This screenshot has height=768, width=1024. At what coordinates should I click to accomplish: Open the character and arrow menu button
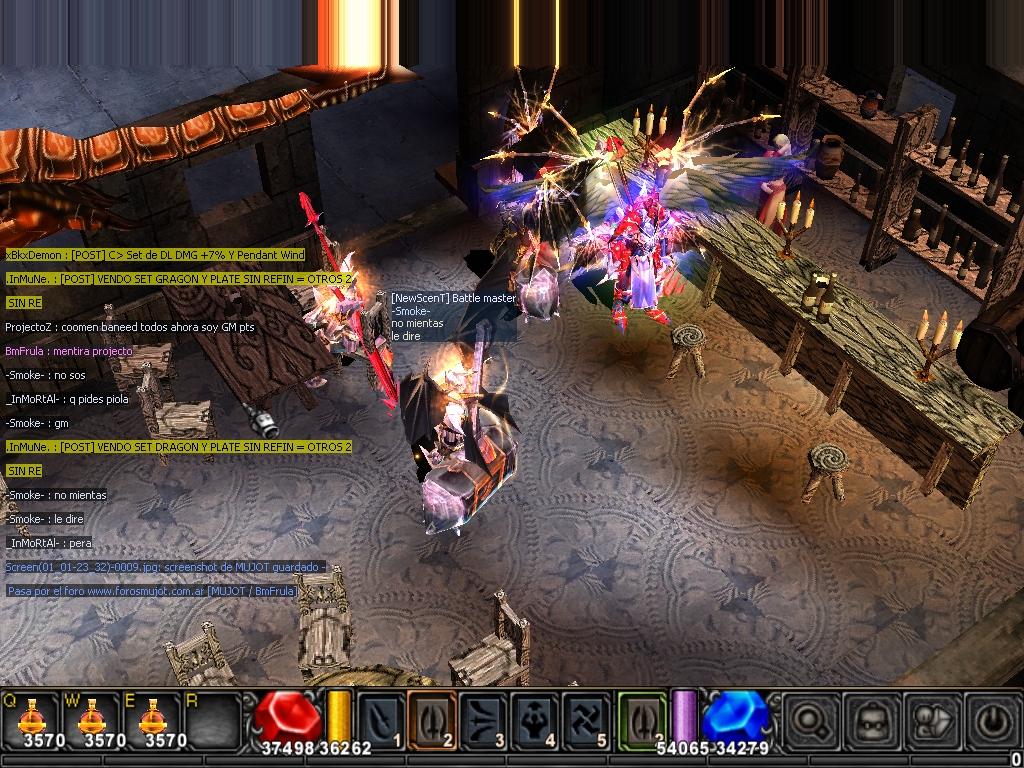(x=931, y=719)
